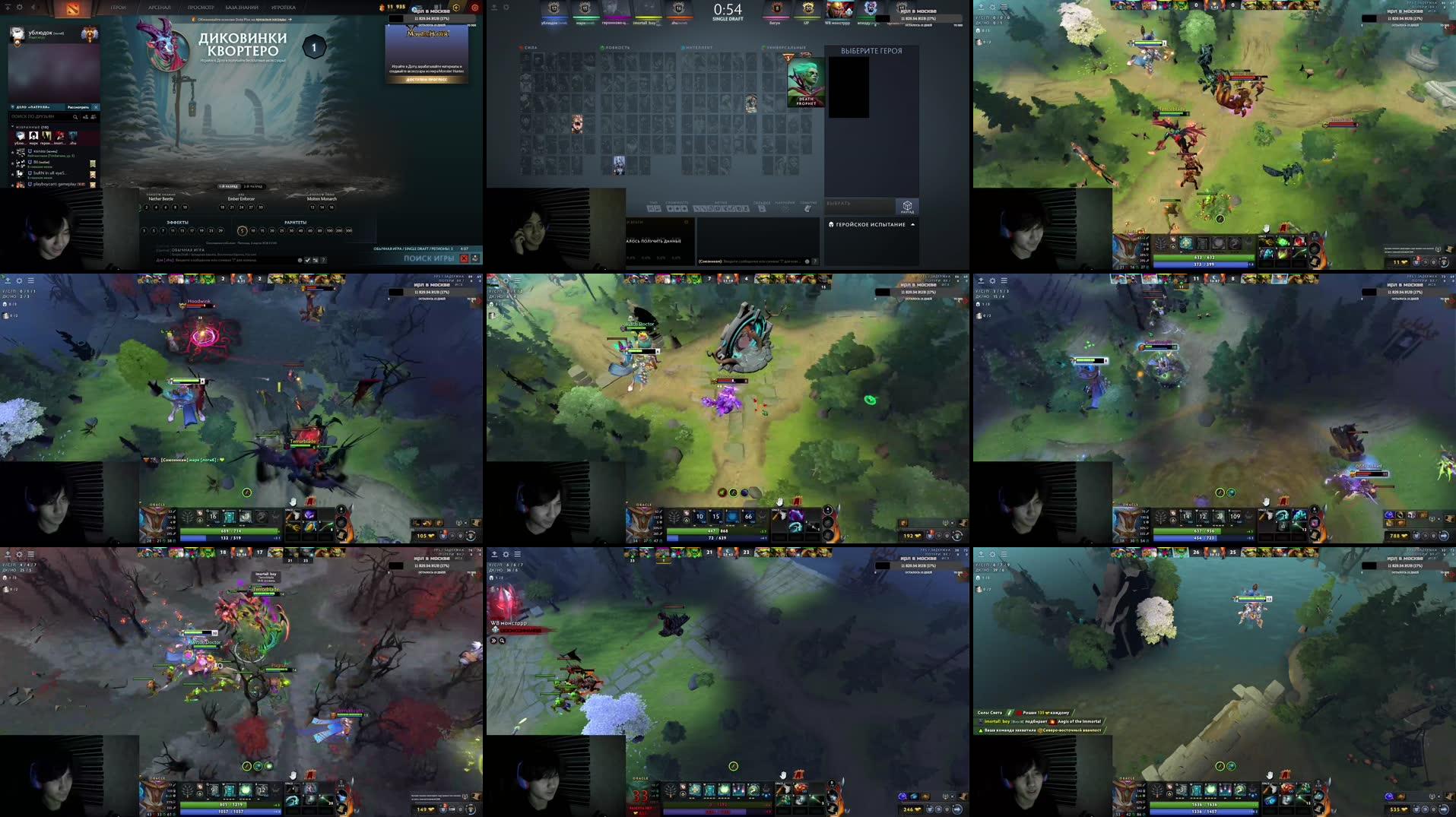Viewport: 1456px width, 817px height.
Task: Enable the rarity 5 filter on the treasure page
Action: coord(243,231)
